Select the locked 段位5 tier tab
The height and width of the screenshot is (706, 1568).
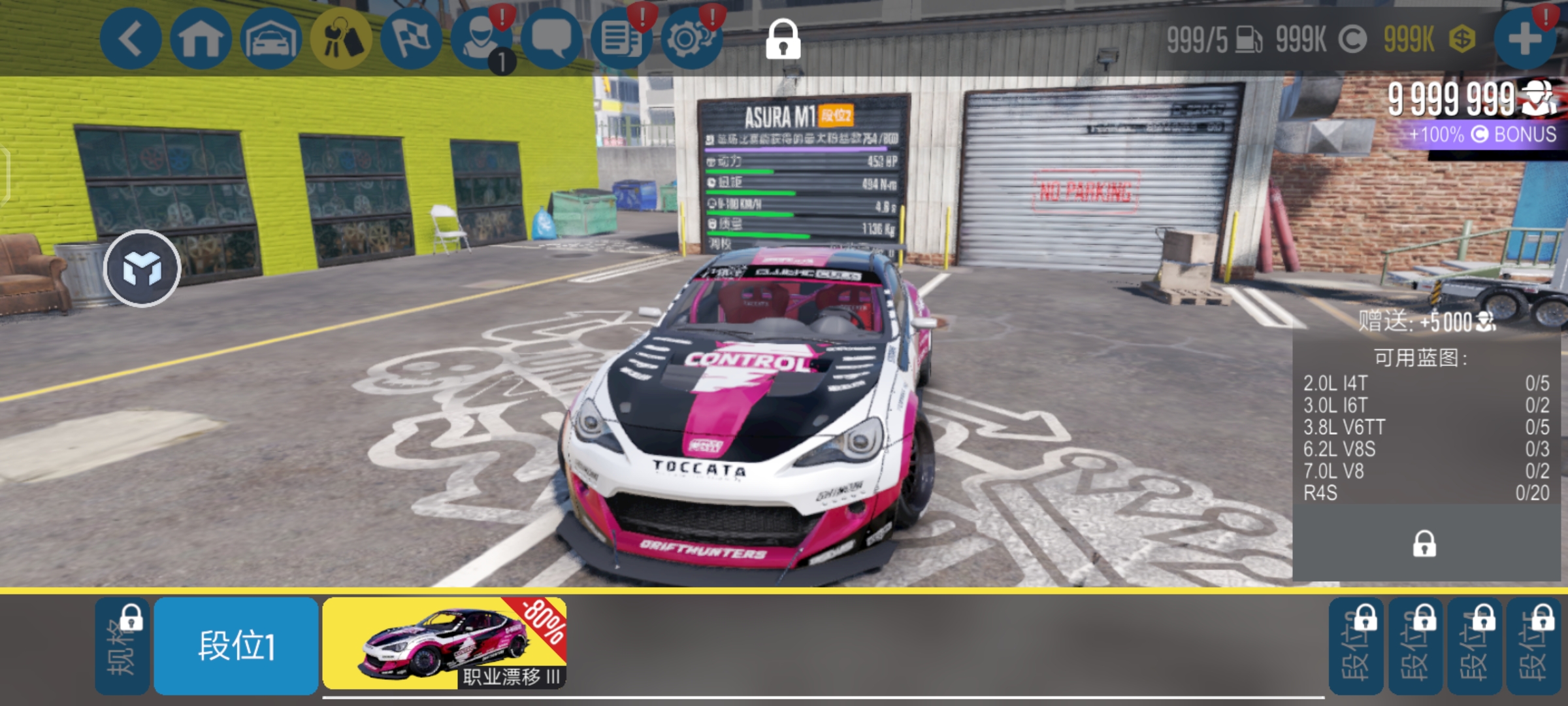[1533, 646]
